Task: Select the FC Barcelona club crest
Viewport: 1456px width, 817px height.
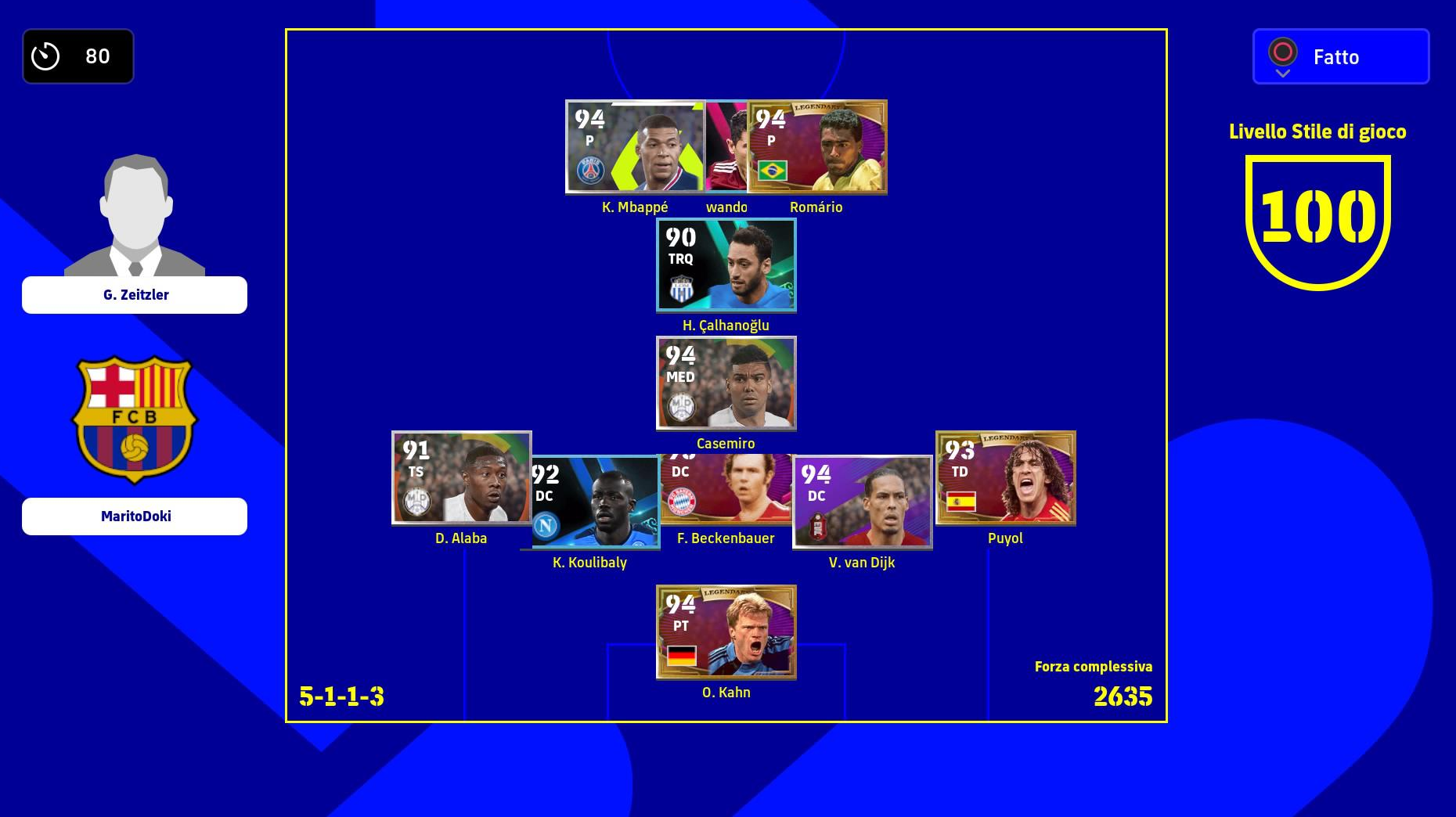Action: (x=135, y=419)
